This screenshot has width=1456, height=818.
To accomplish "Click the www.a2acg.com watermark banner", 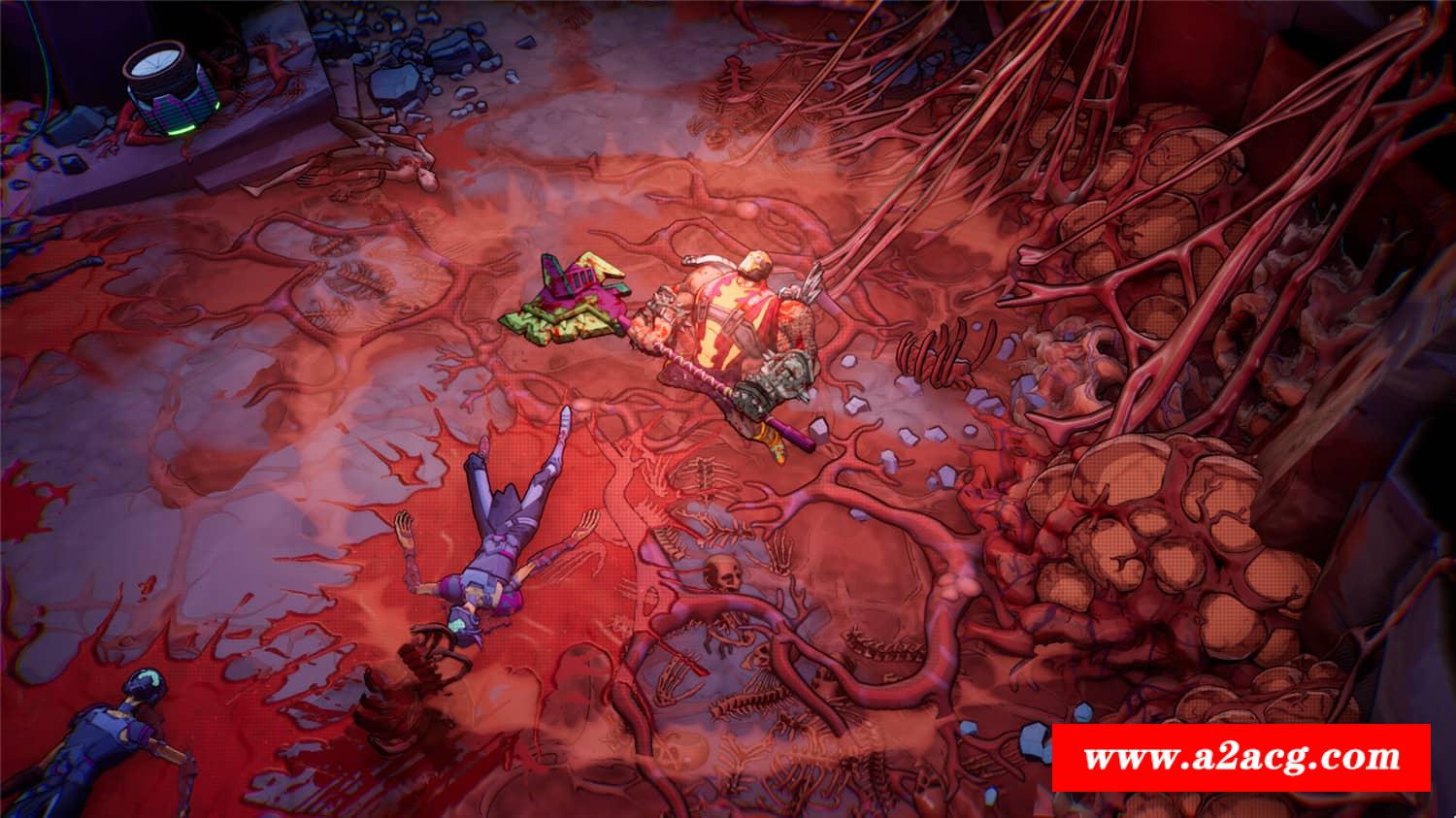I will [x=1241, y=757].
